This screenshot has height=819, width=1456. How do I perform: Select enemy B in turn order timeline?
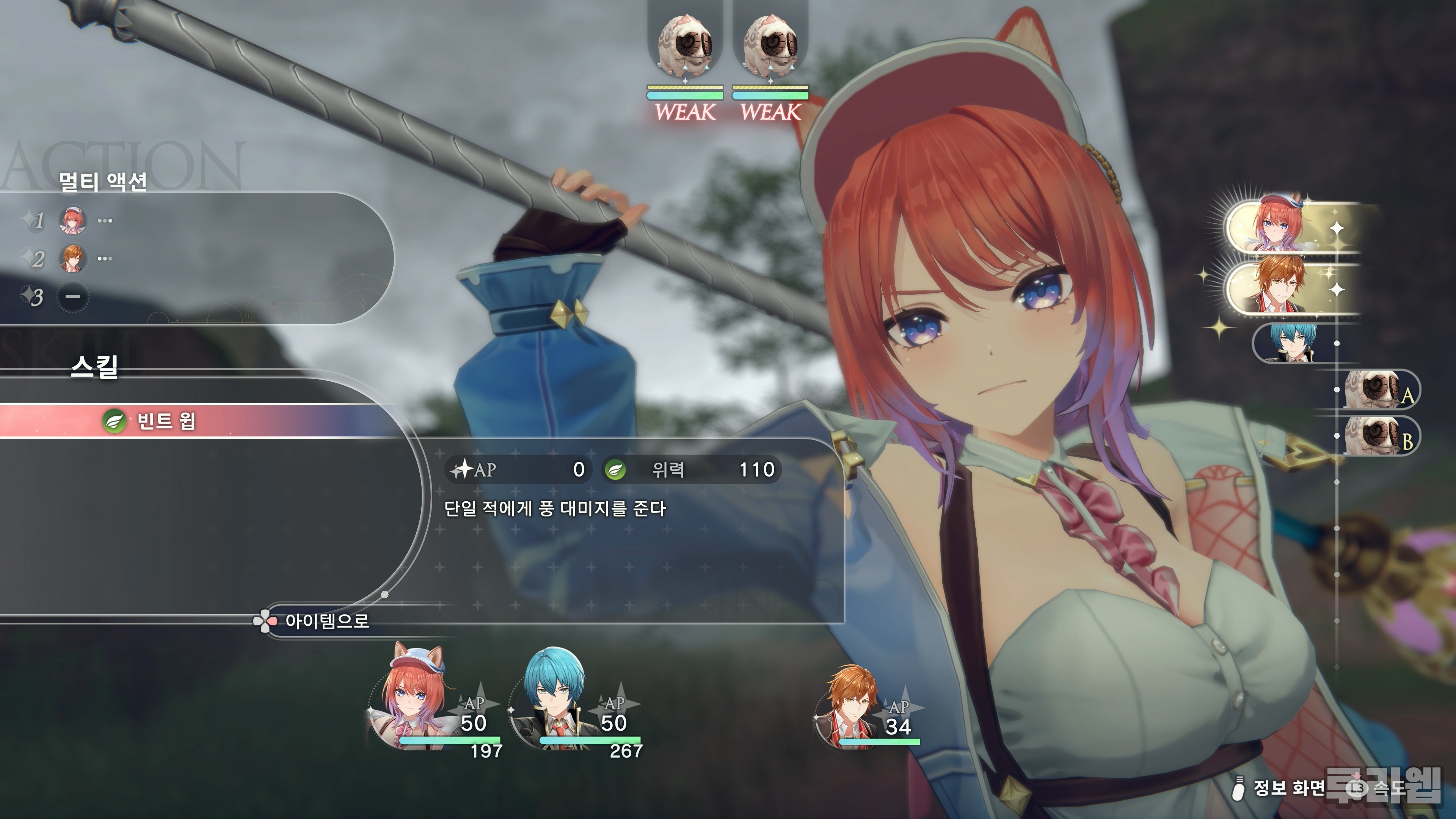click(1379, 435)
